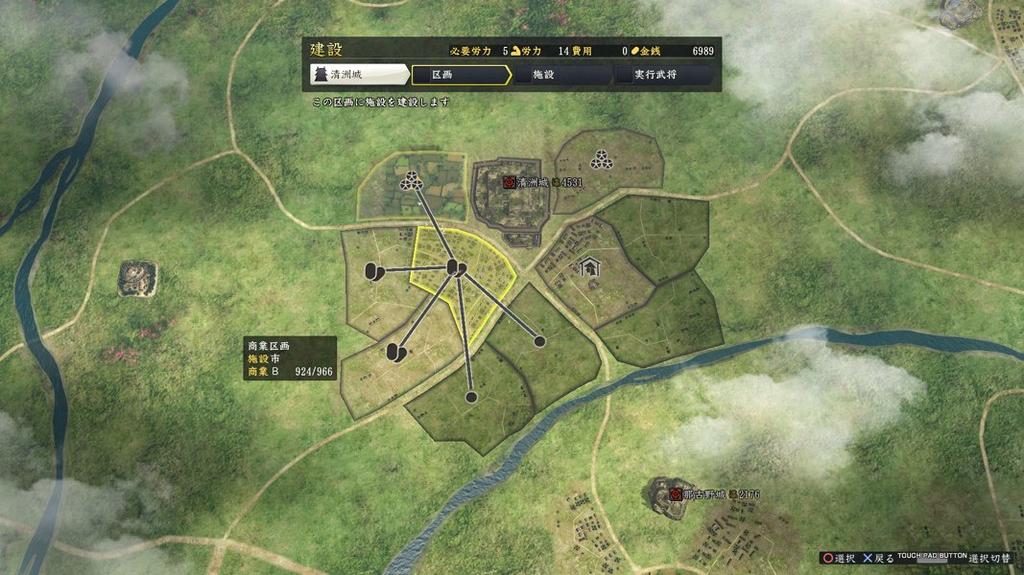Open the 施設 facility step

[560, 75]
